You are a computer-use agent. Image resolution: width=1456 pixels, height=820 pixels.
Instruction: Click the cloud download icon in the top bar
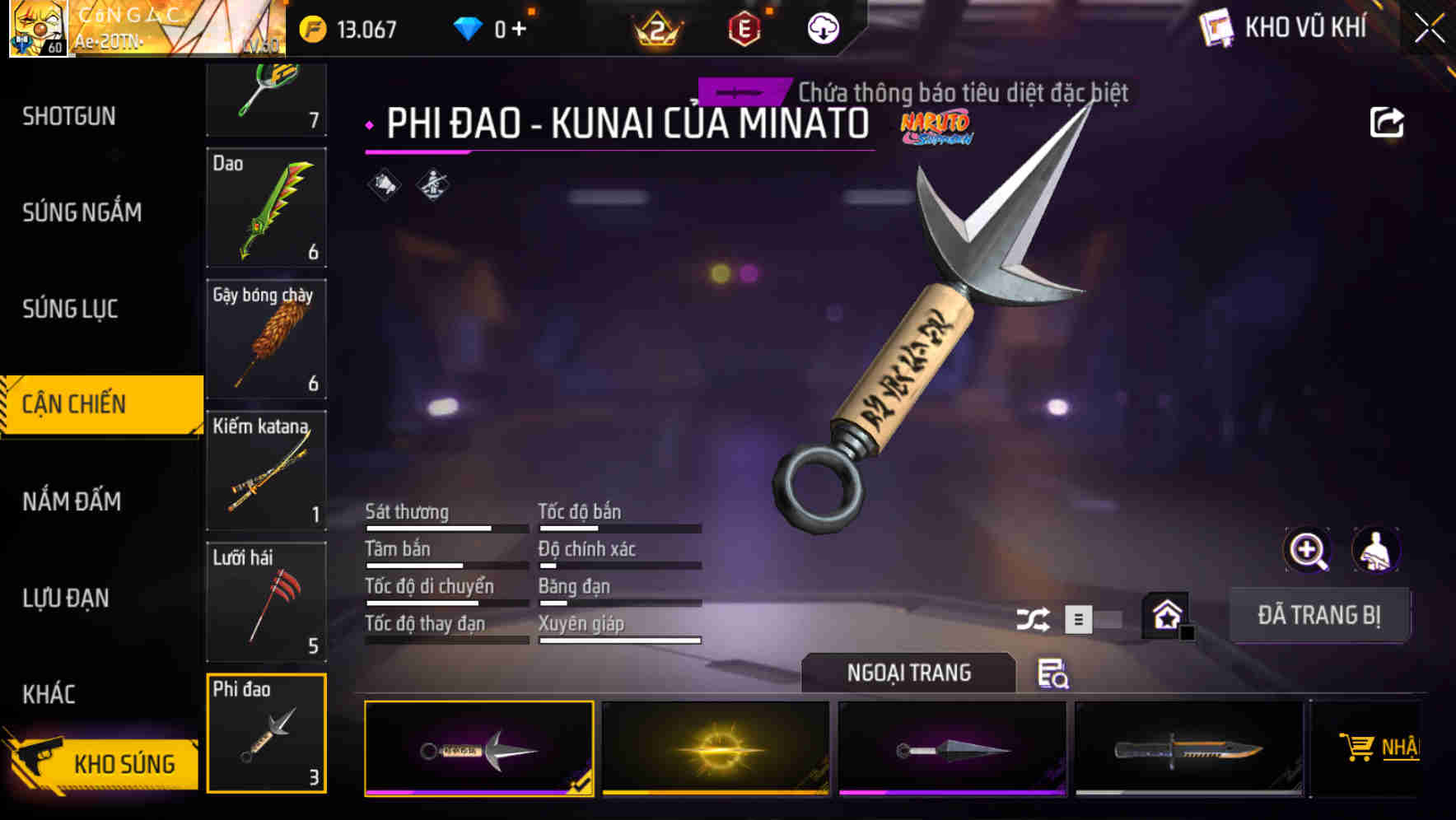pos(821,28)
